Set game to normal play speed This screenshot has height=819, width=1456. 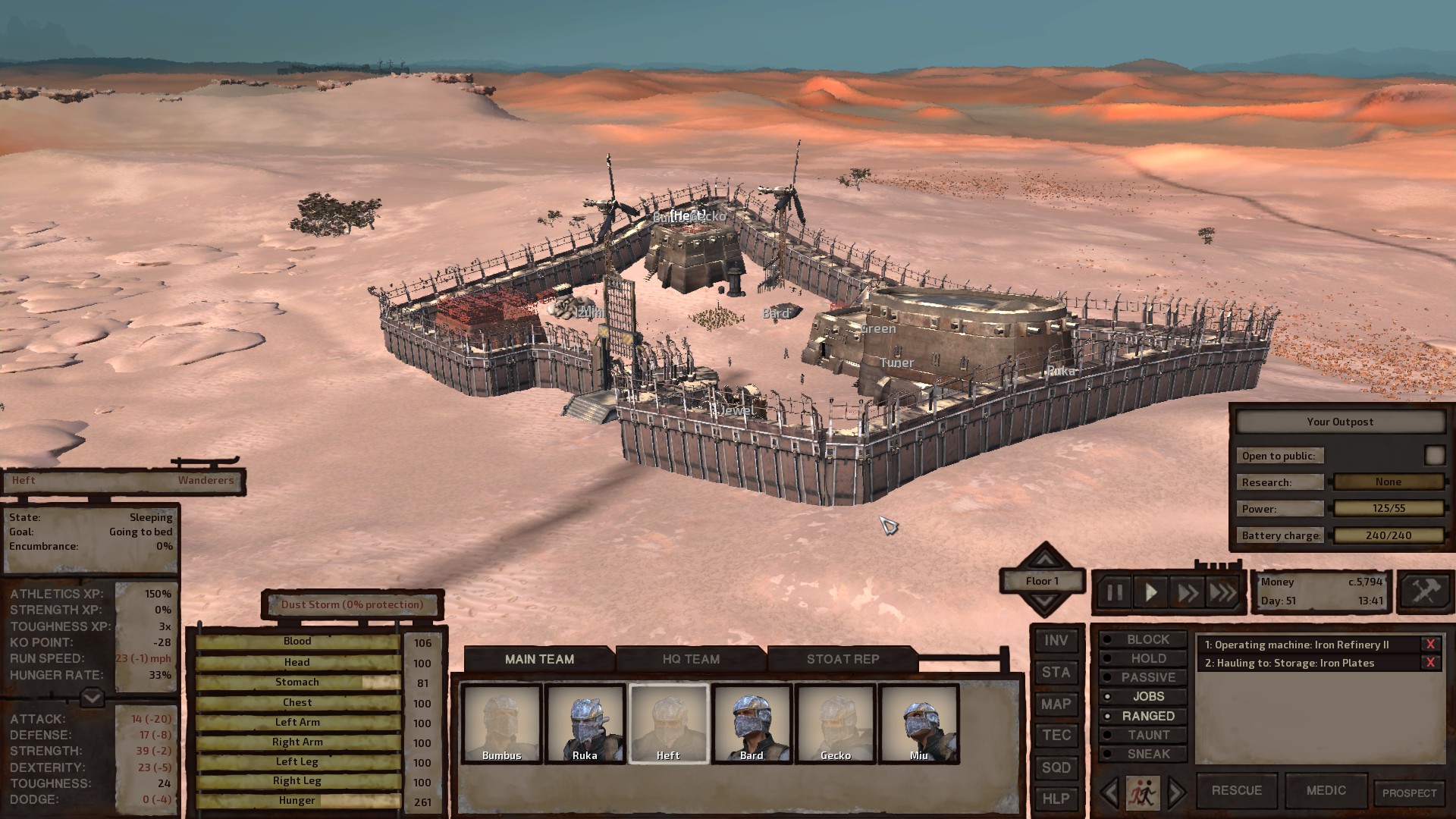tap(1150, 592)
